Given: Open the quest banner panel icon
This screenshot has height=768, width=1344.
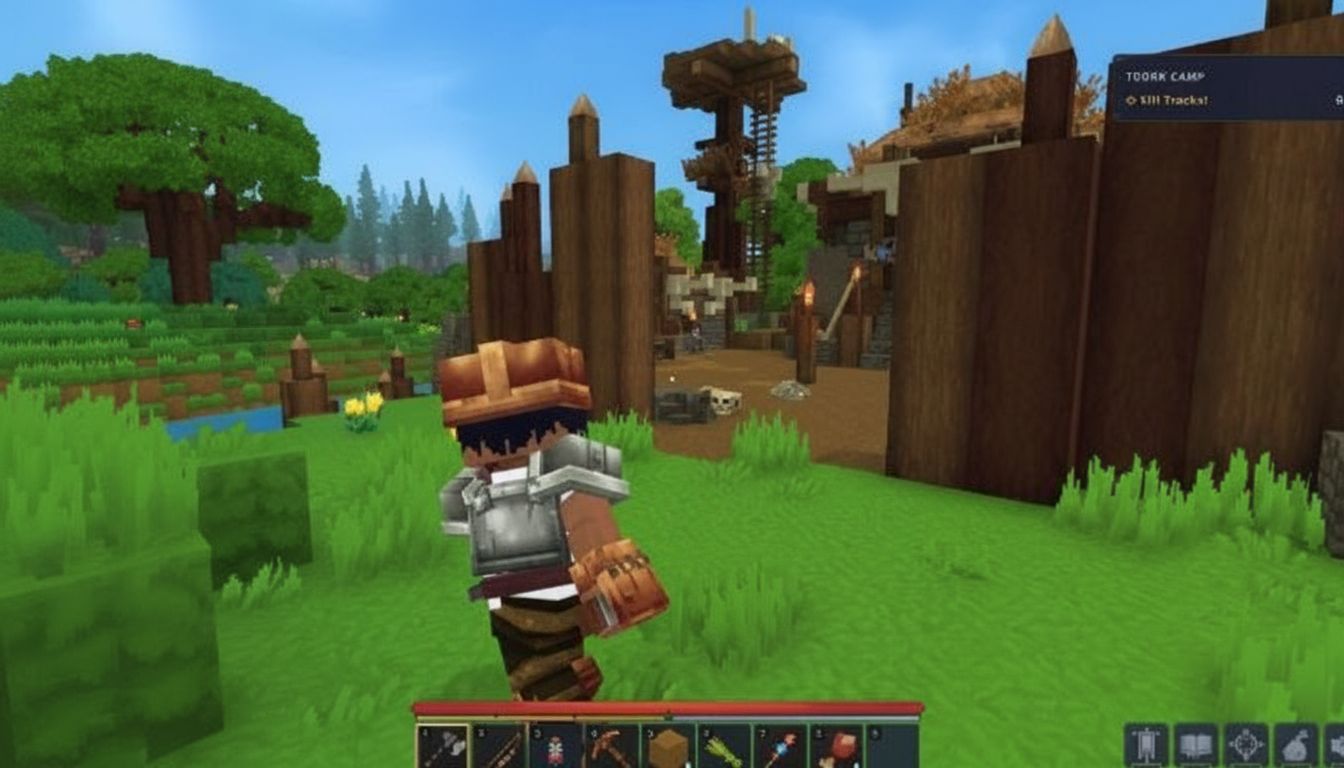Looking at the screenshot, I should 1147,743.
